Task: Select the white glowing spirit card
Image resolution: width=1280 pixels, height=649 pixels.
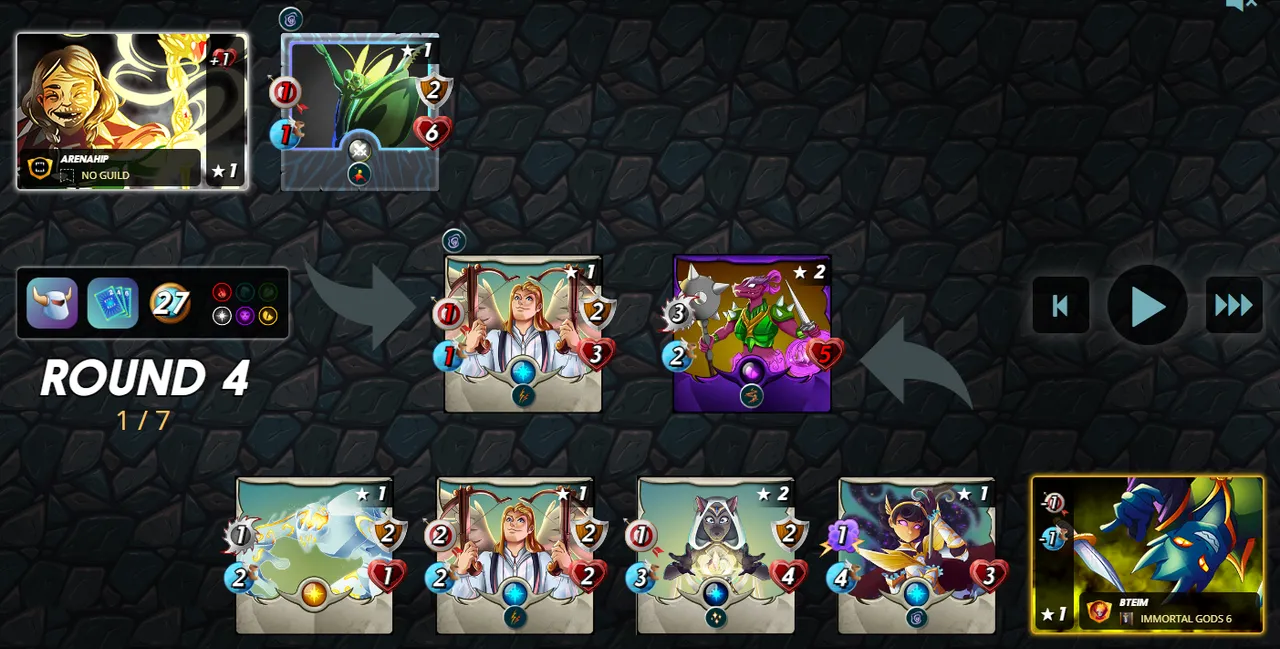Action: coord(314,555)
